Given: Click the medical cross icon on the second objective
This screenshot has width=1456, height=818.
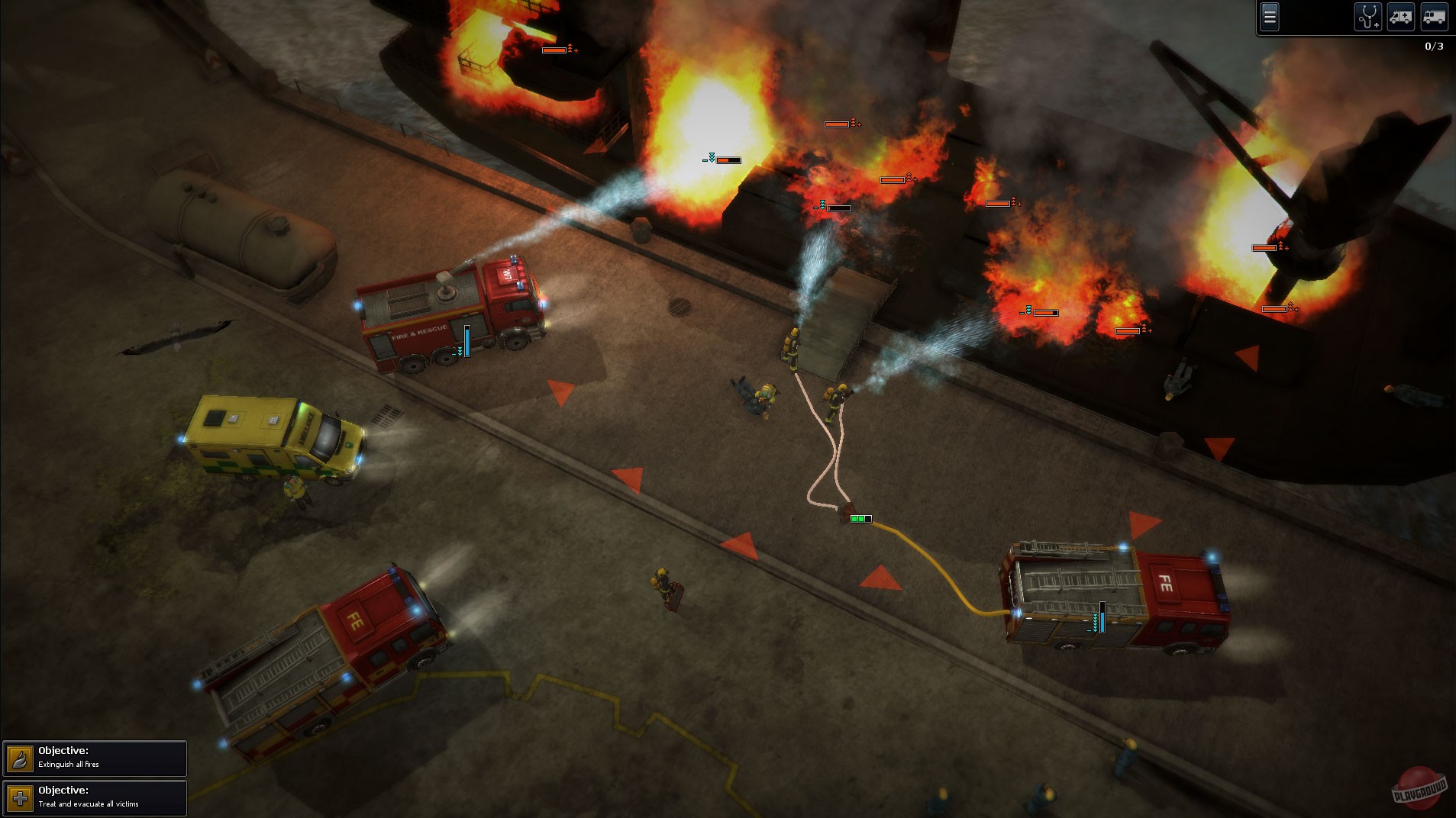Looking at the screenshot, I should [x=20, y=799].
